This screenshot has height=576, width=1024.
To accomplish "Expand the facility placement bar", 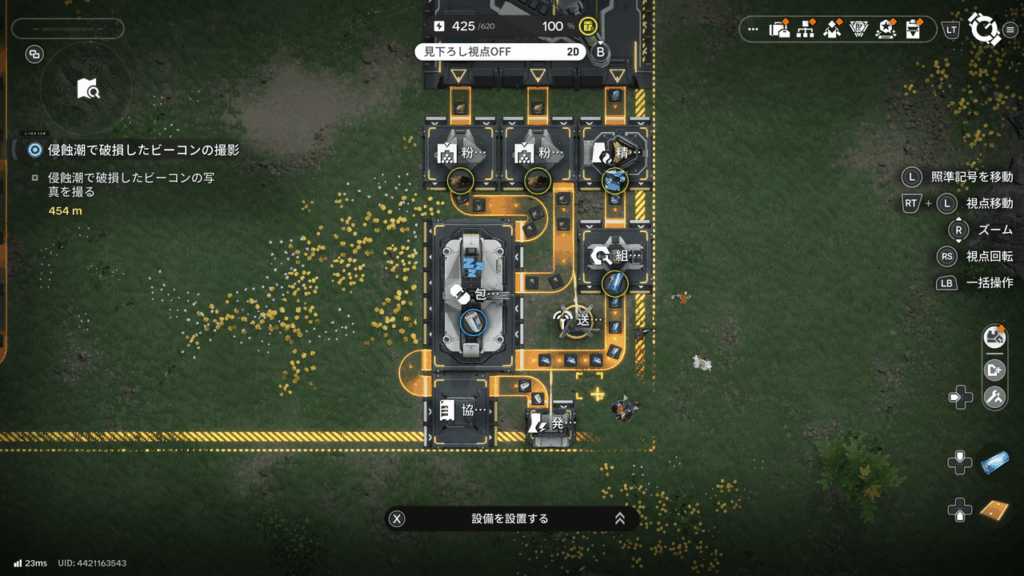I will click(620, 519).
